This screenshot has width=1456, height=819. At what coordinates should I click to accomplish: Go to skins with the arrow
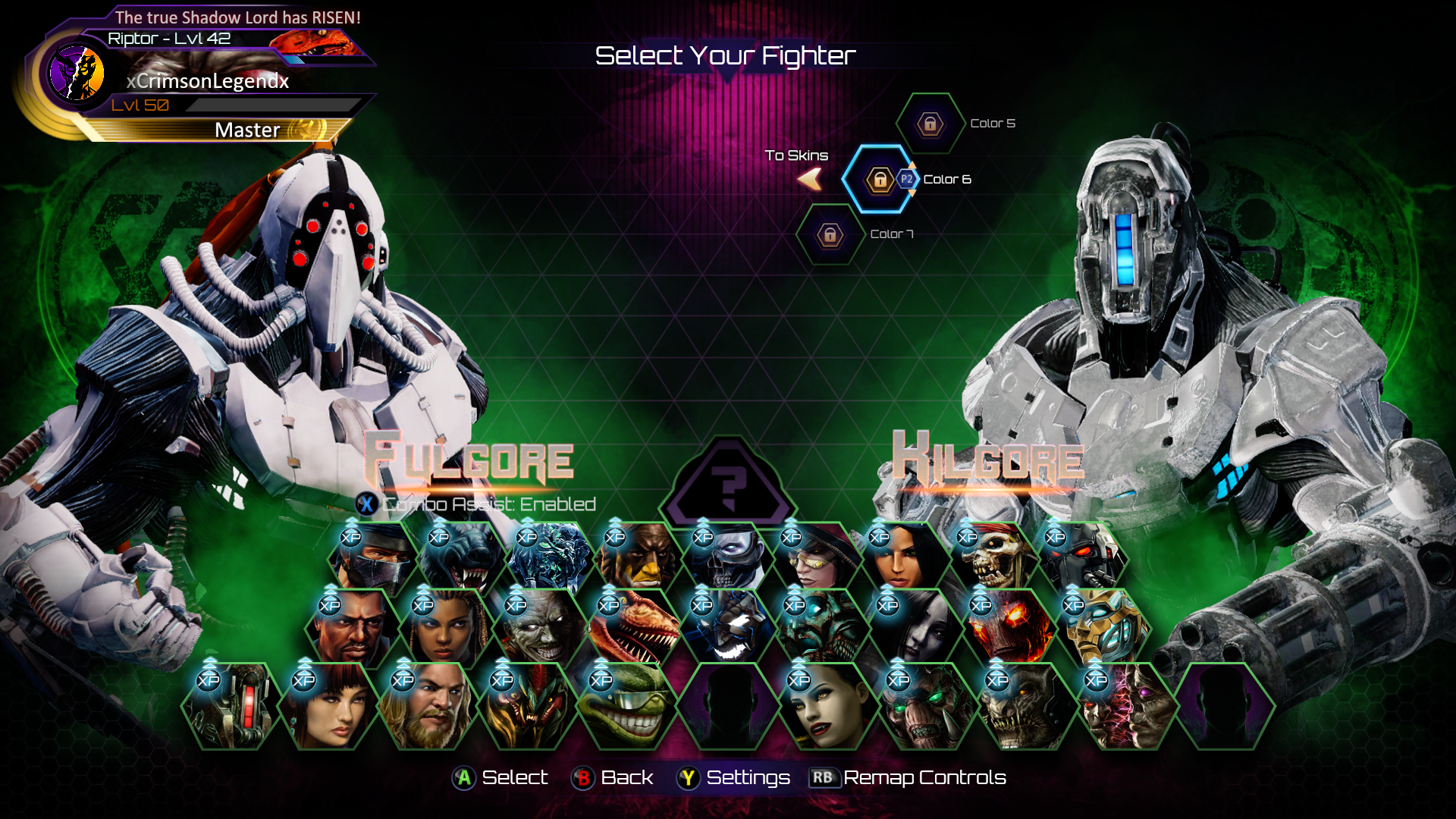[x=810, y=180]
